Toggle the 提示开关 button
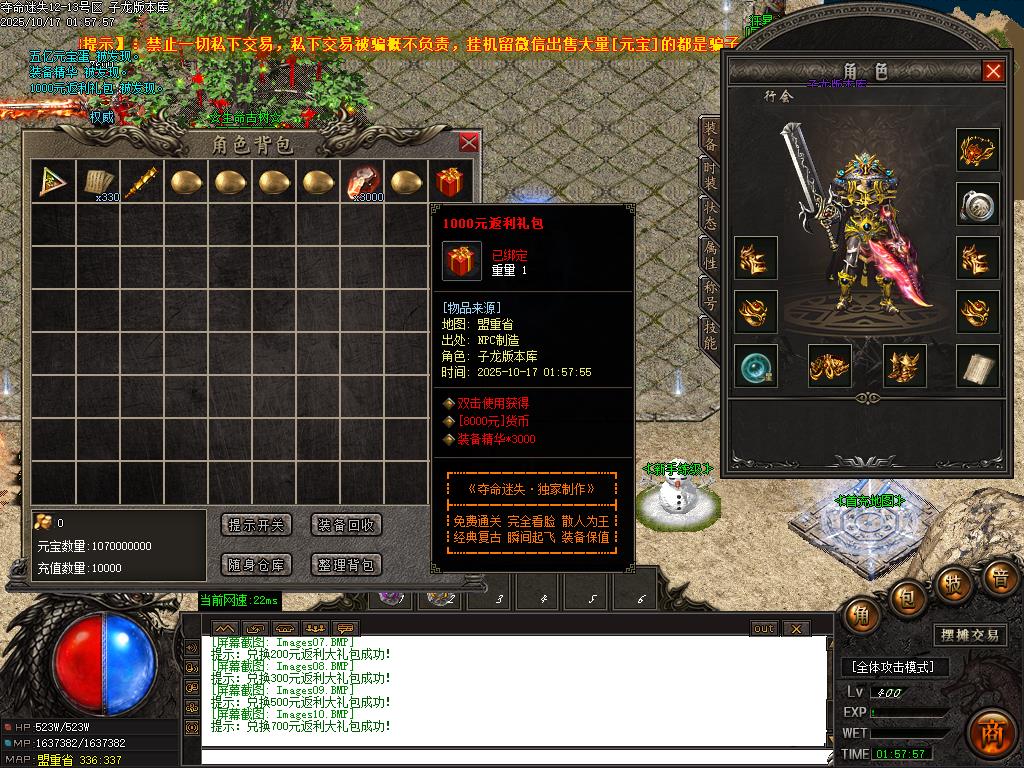Screen dimensions: 1024x768 (256, 525)
